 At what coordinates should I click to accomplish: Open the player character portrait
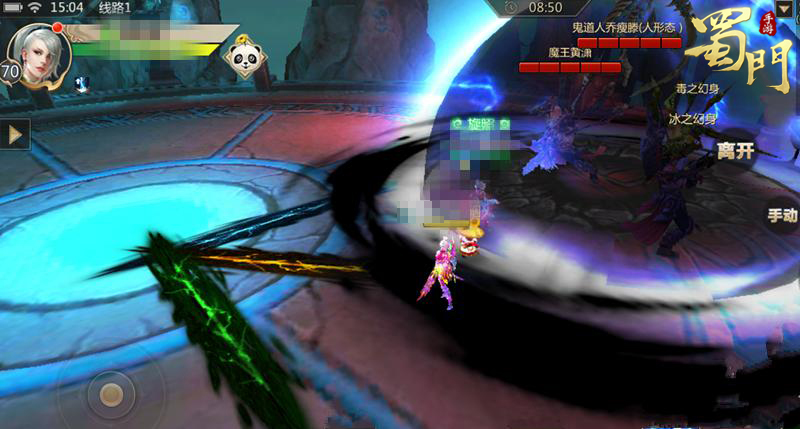pyautogui.click(x=36, y=50)
